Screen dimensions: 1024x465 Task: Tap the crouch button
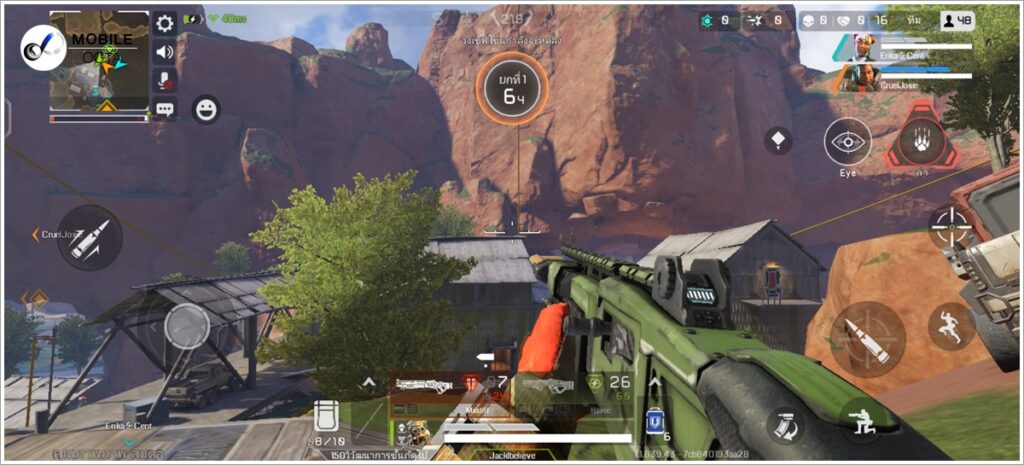click(x=860, y=420)
